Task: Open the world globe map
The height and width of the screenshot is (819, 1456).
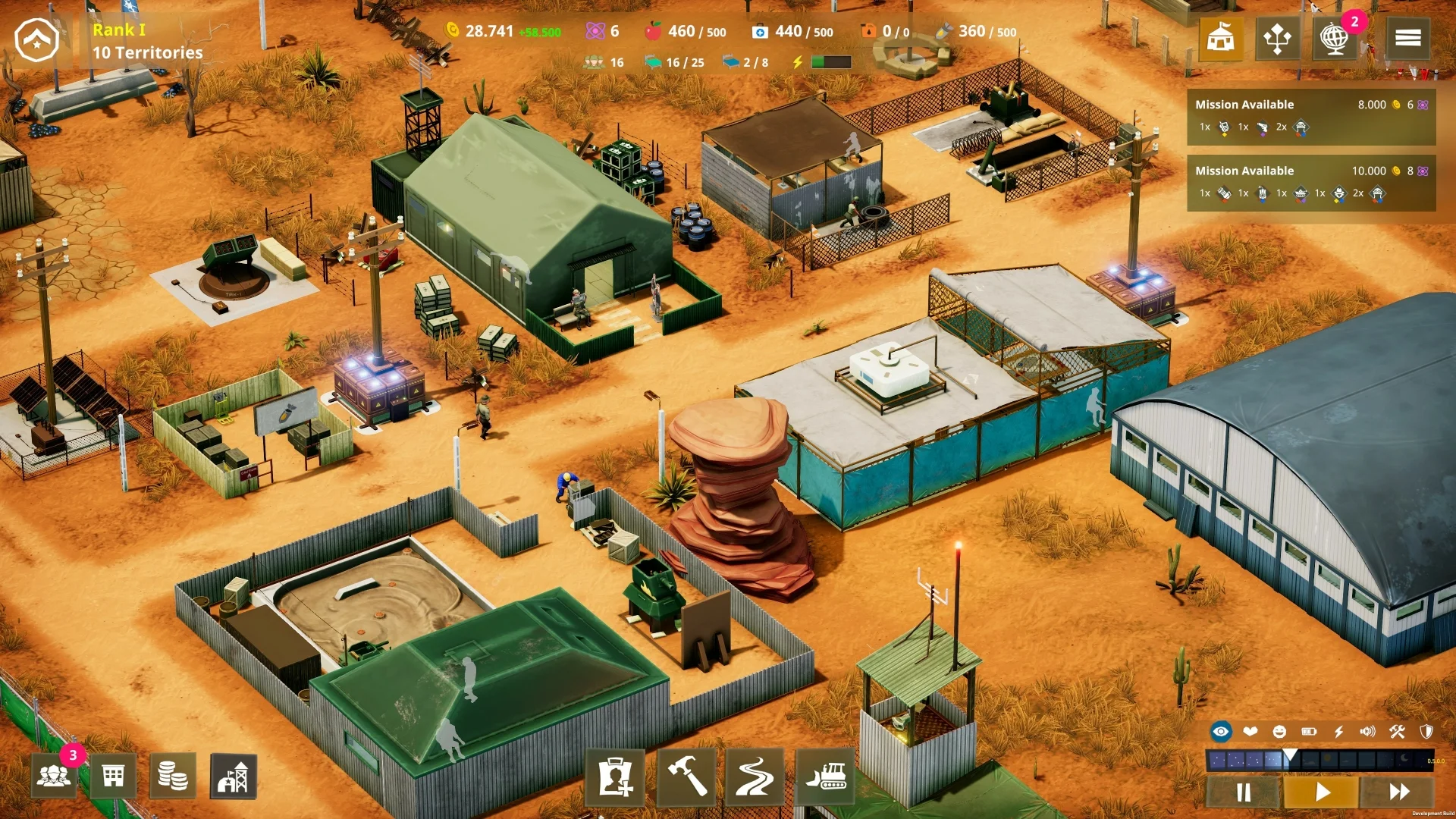Action: click(x=1334, y=38)
